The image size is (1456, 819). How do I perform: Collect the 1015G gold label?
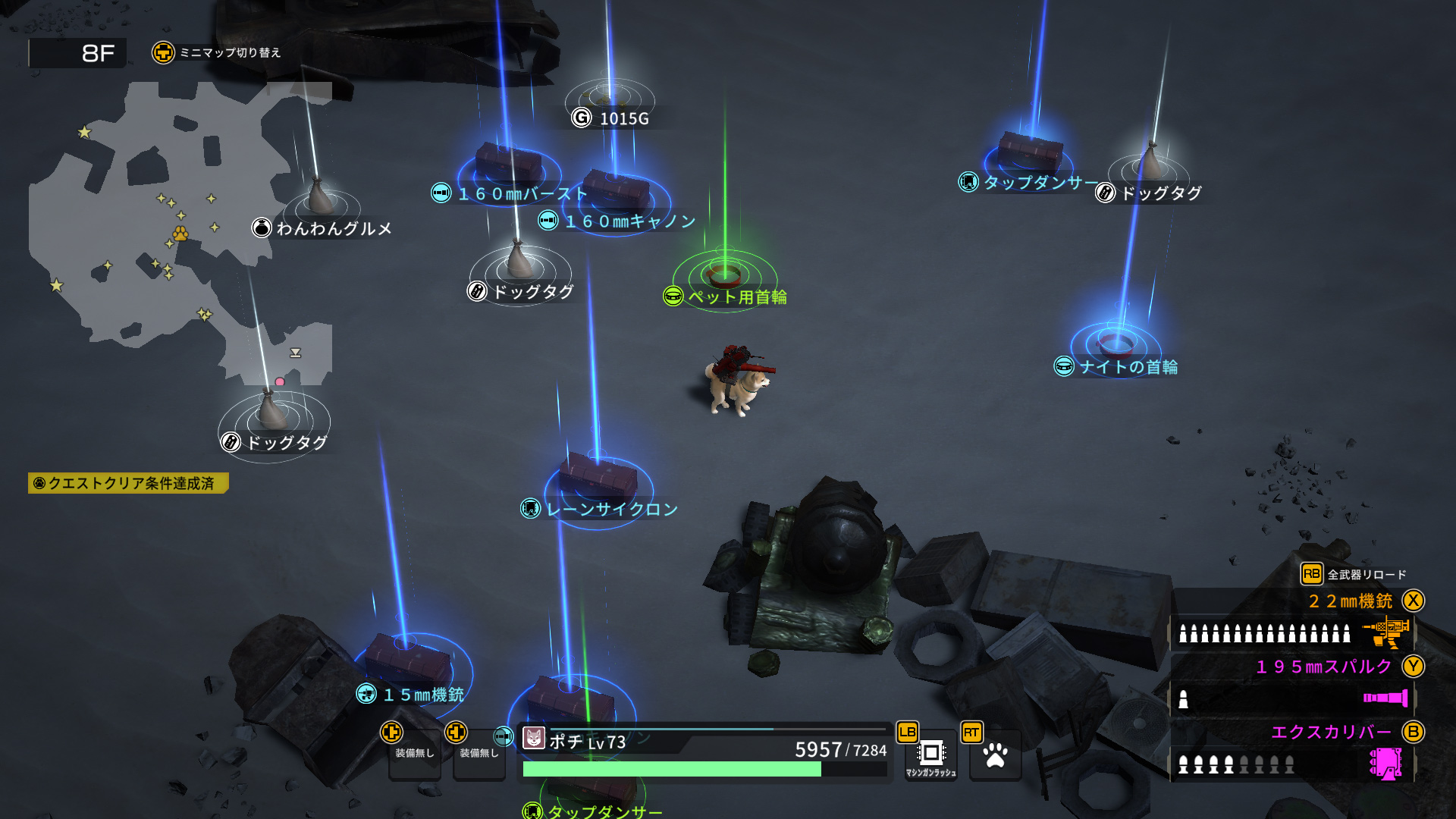[612, 118]
